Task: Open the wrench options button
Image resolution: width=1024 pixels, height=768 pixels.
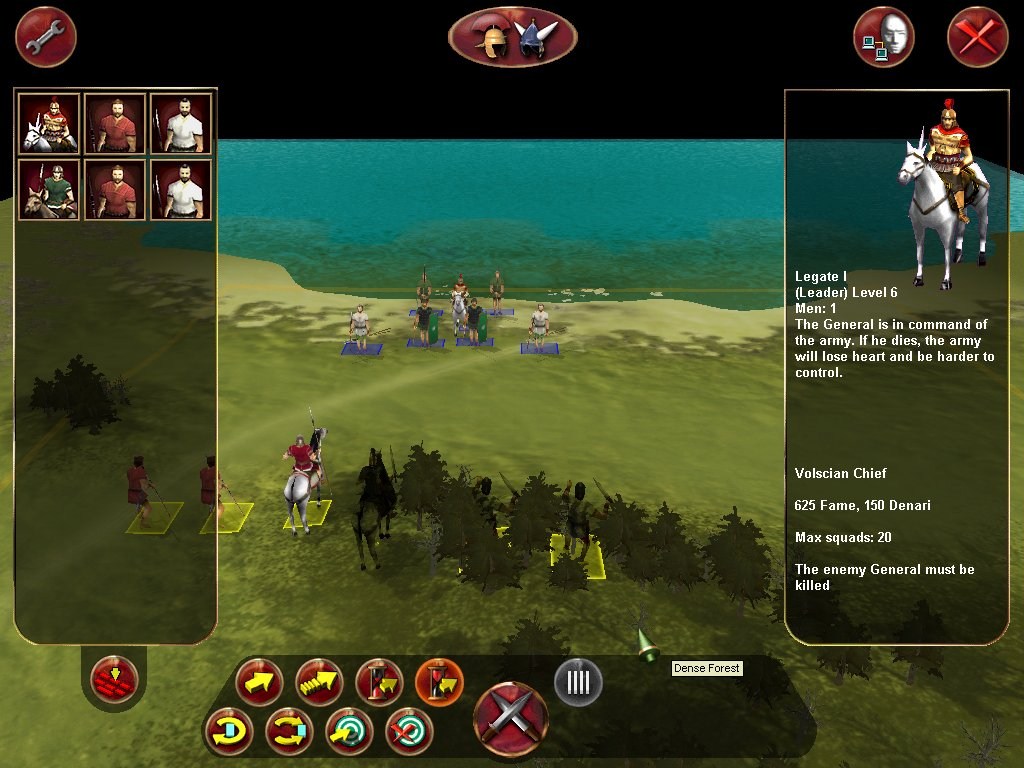Action: click(x=45, y=37)
